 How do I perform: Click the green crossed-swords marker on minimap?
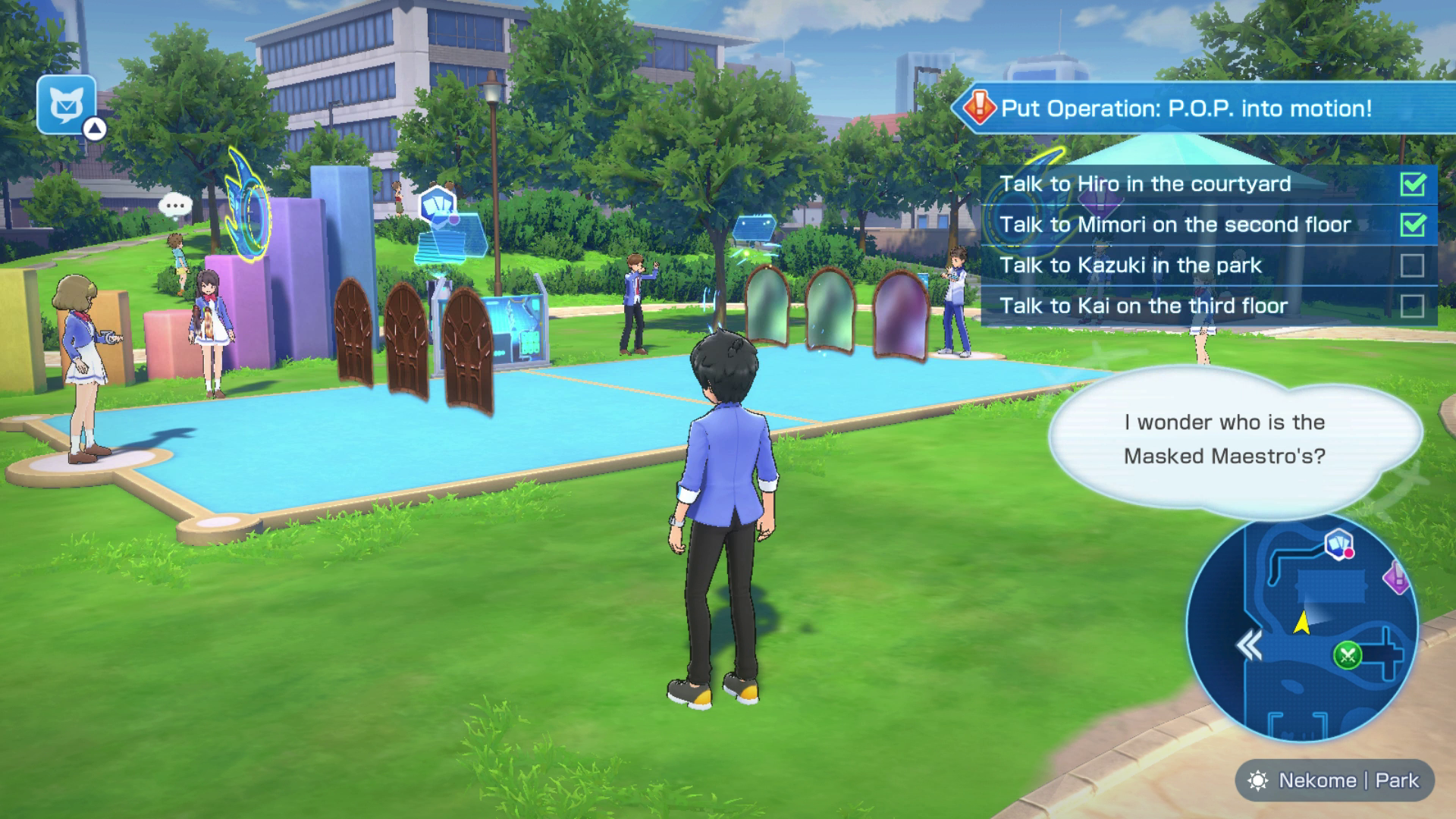pos(1348,654)
